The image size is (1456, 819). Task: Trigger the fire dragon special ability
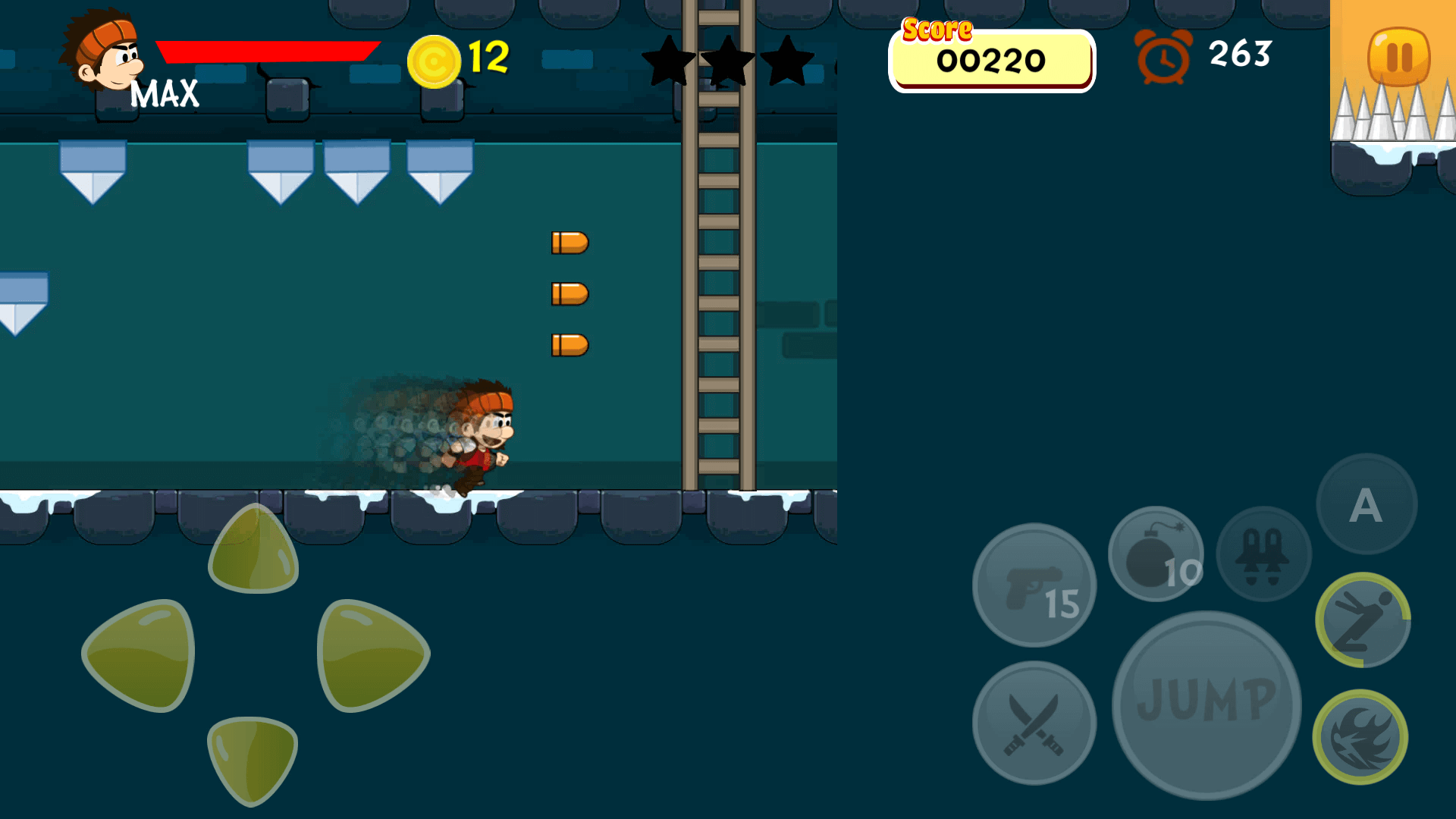pos(1360,737)
